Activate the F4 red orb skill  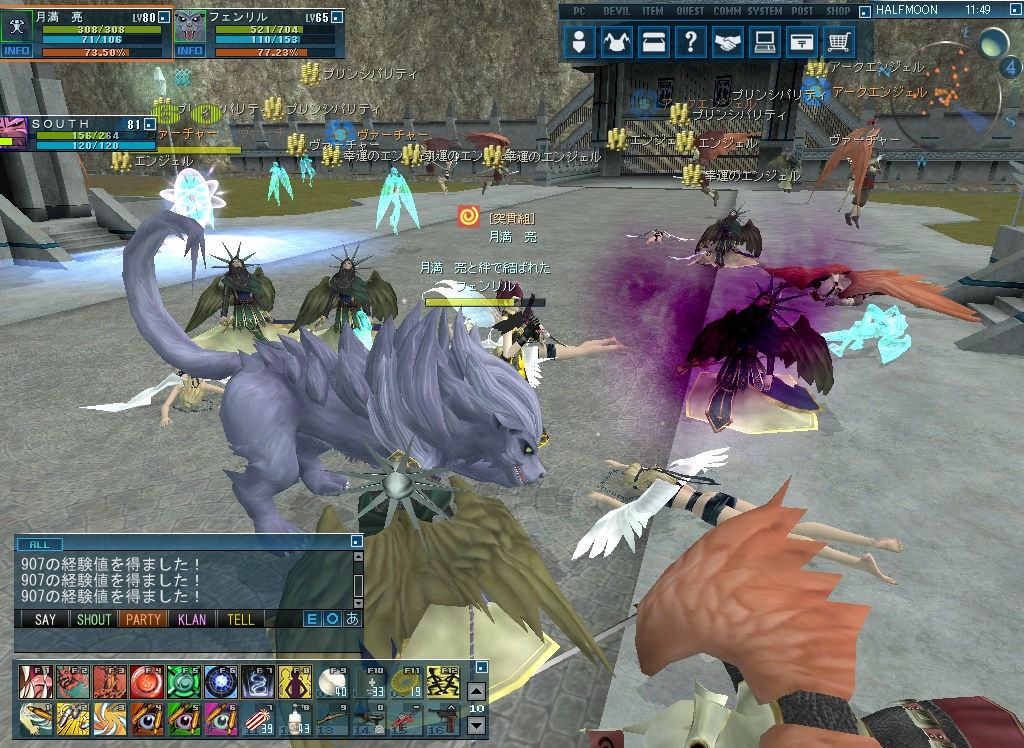coord(144,682)
